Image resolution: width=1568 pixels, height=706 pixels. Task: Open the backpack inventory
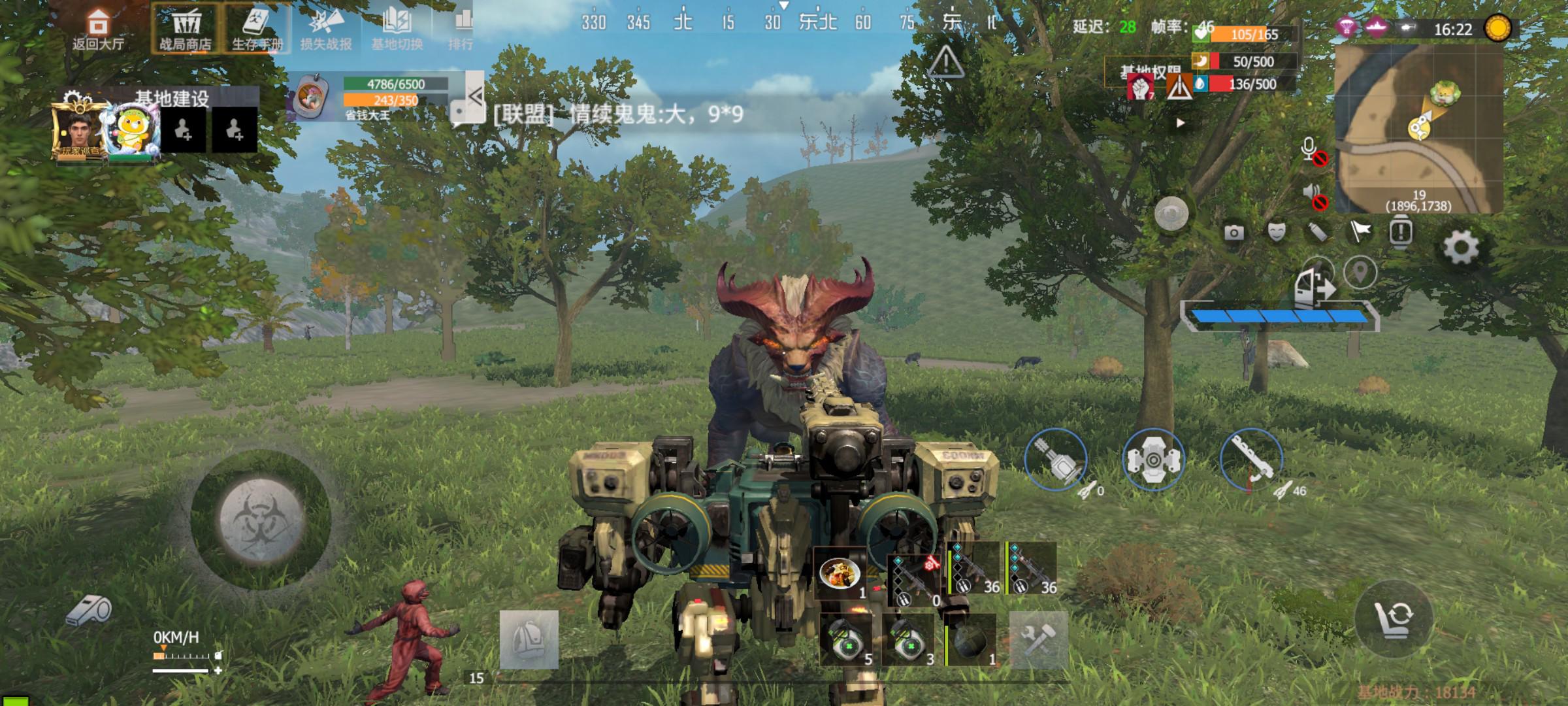(529, 639)
